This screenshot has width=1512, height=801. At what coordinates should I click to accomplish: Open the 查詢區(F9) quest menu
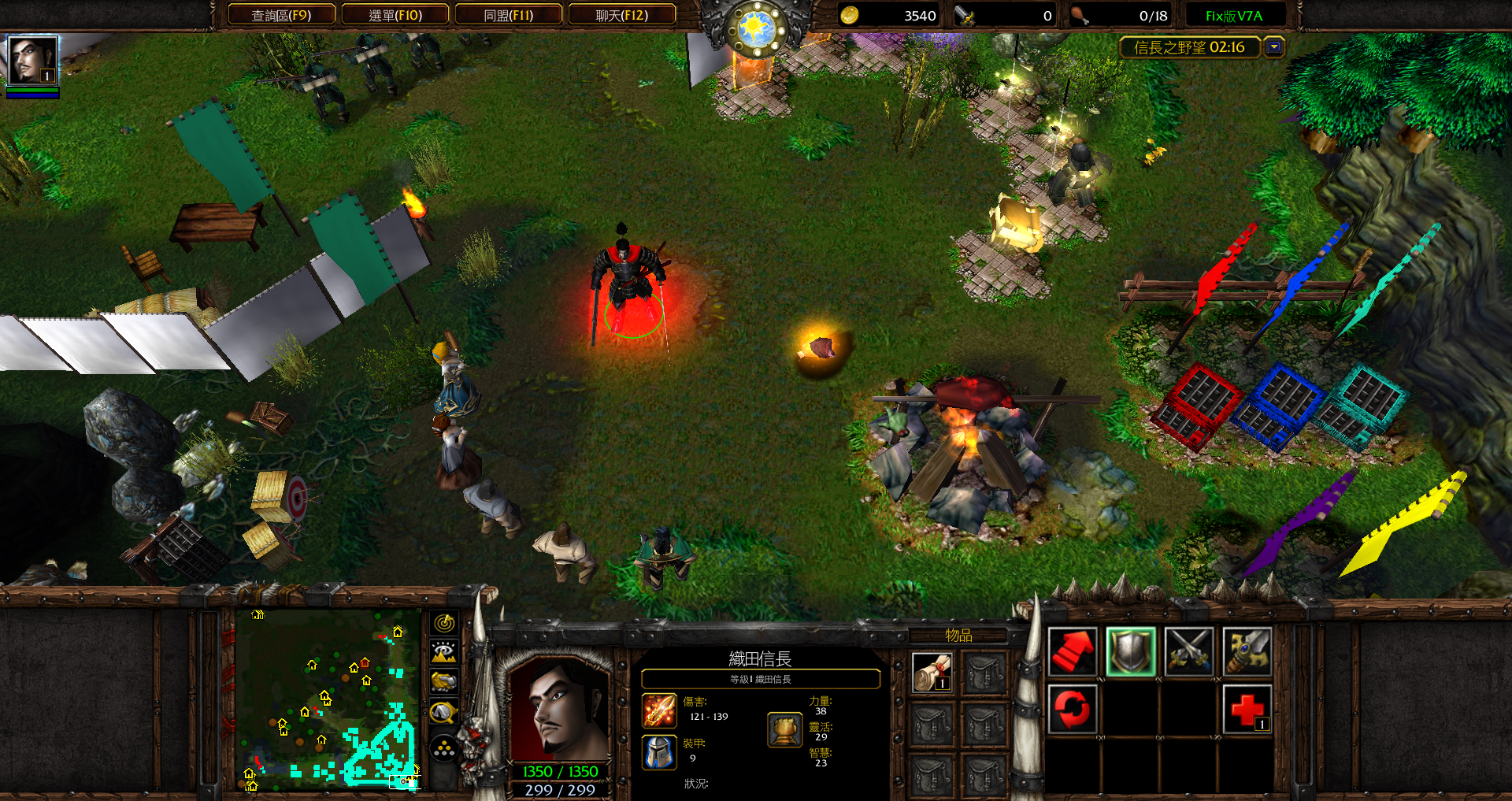click(x=281, y=15)
